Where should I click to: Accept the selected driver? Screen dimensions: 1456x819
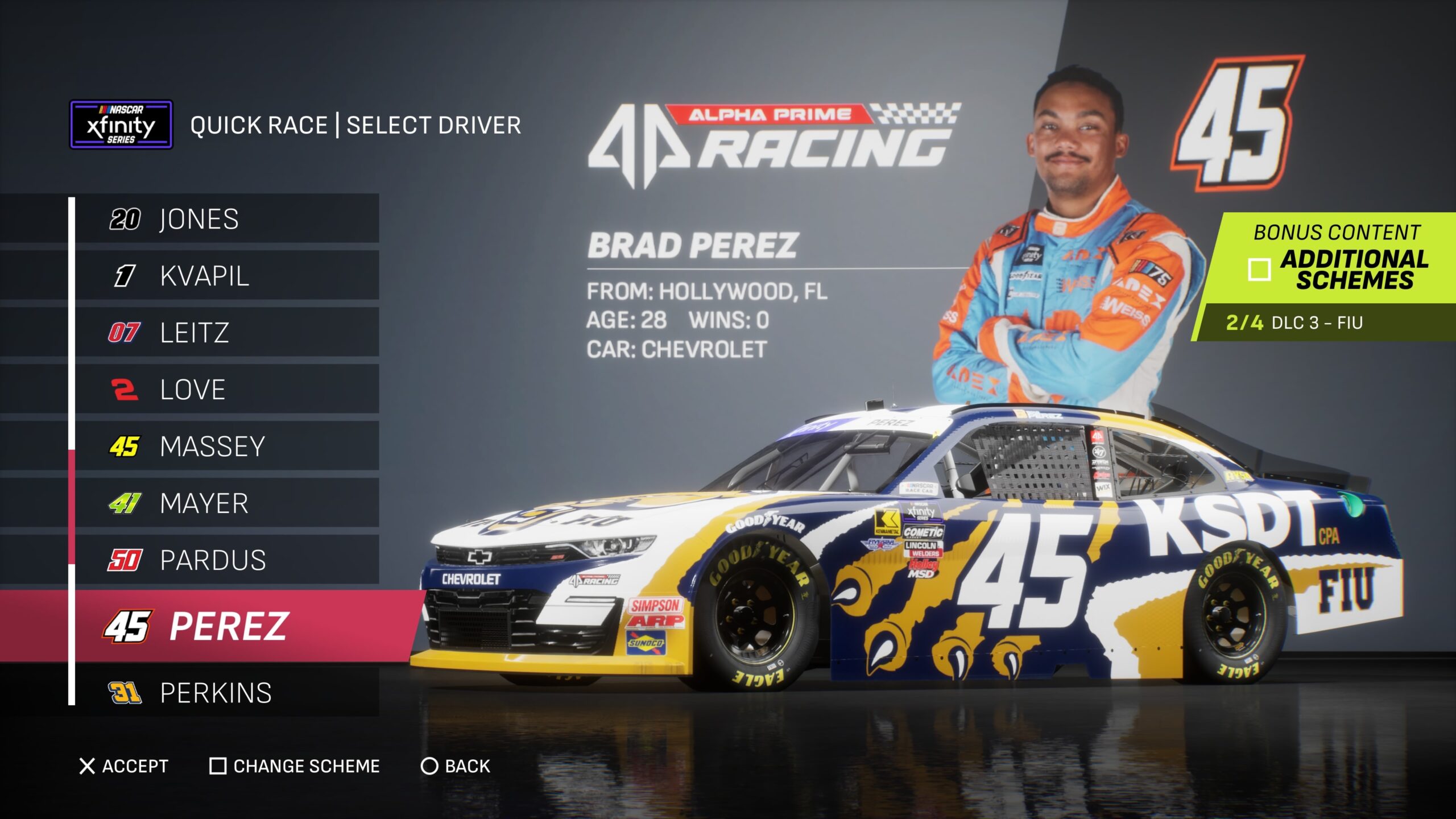[124, 766]
